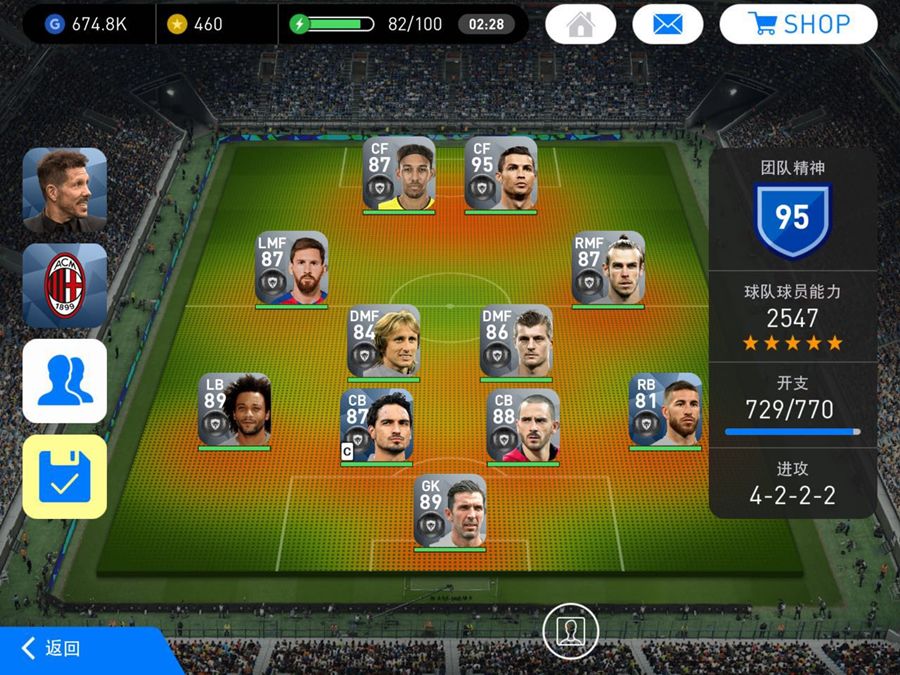Pick the captain CB 87 card
The height and width of the screenshot is (675, 900).
pyautogui.click(x=377, y=426)
